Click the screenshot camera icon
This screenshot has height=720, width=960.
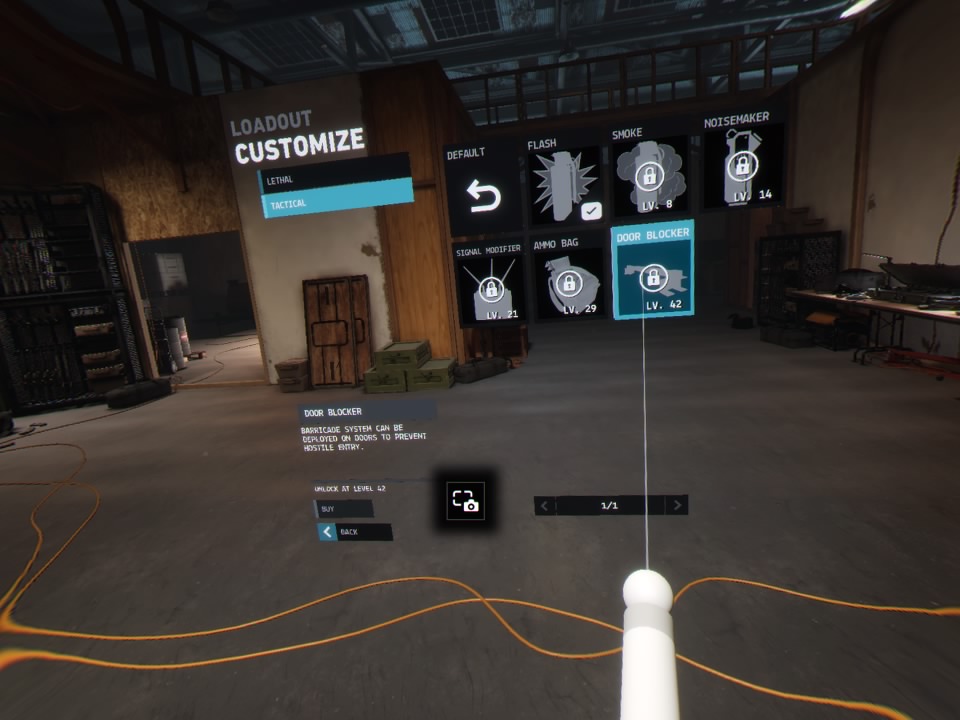[x=467, y=500]
